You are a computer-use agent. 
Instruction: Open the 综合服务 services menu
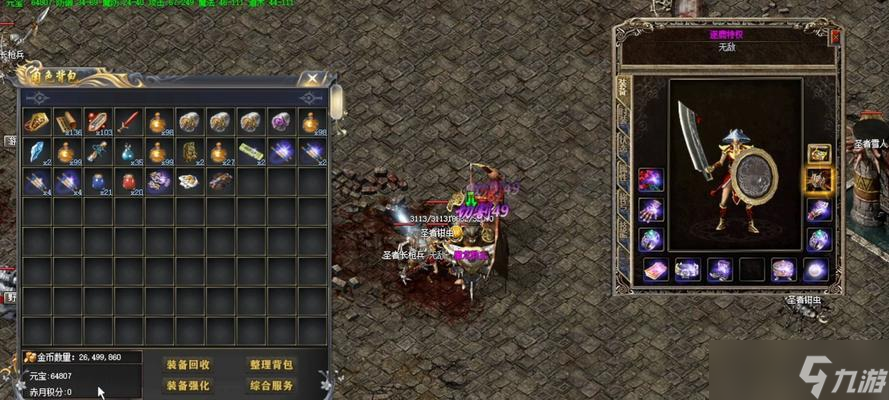[x=271, y=385]
